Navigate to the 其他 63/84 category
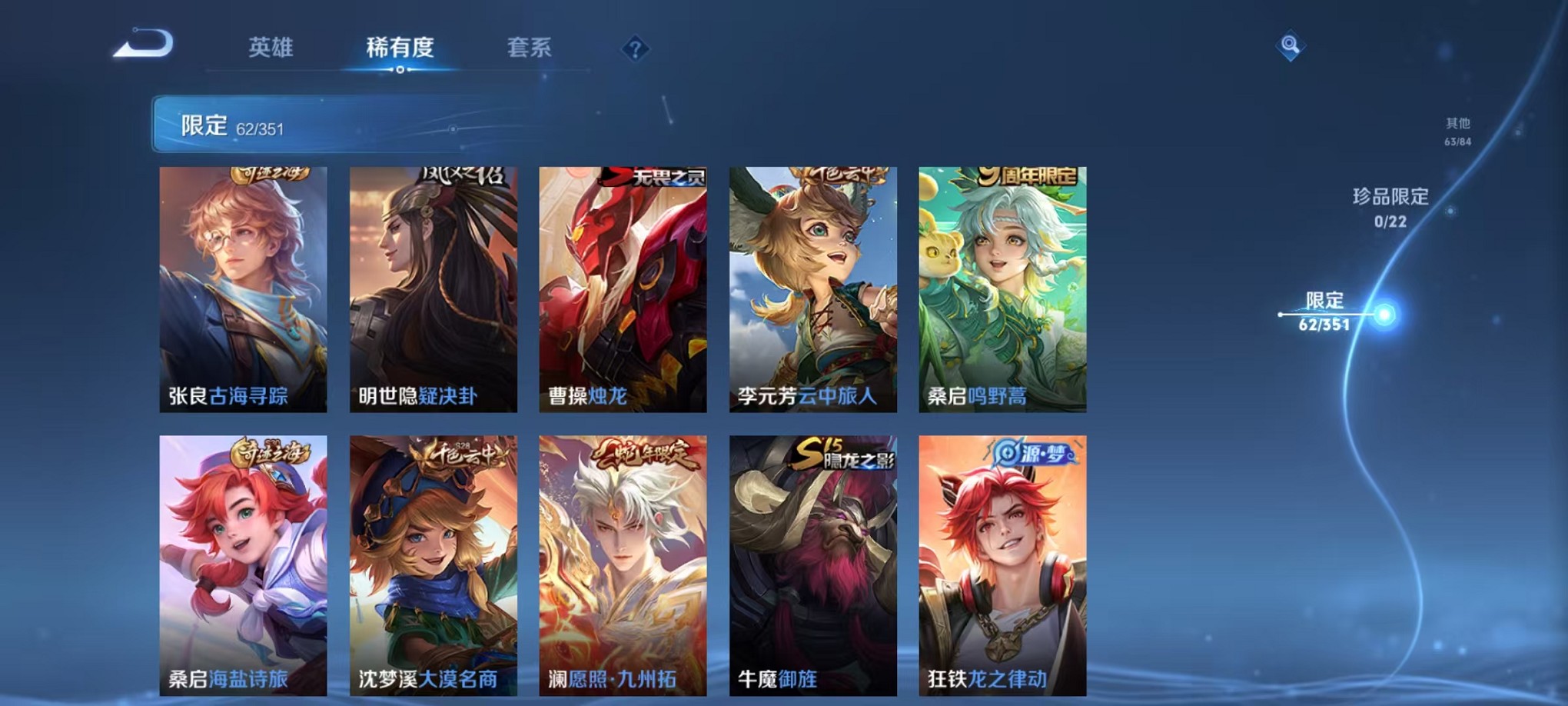This screenshot has width=1568, height=706. point(1456,129)
